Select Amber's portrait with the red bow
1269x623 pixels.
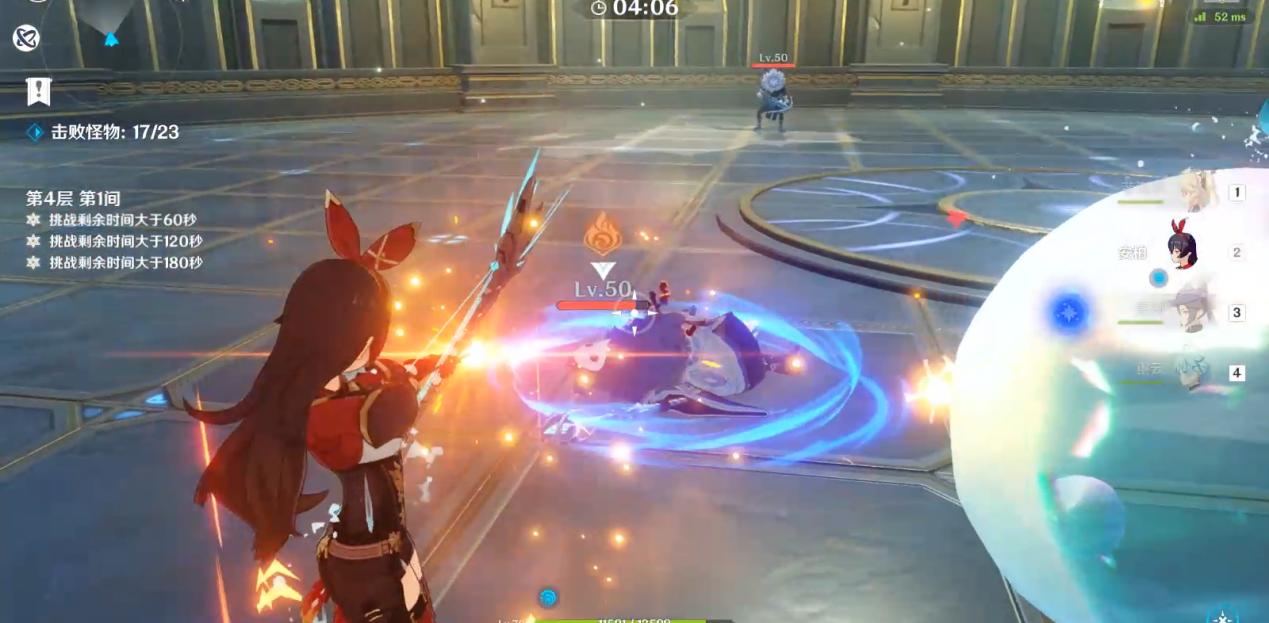coord(1184,249)
